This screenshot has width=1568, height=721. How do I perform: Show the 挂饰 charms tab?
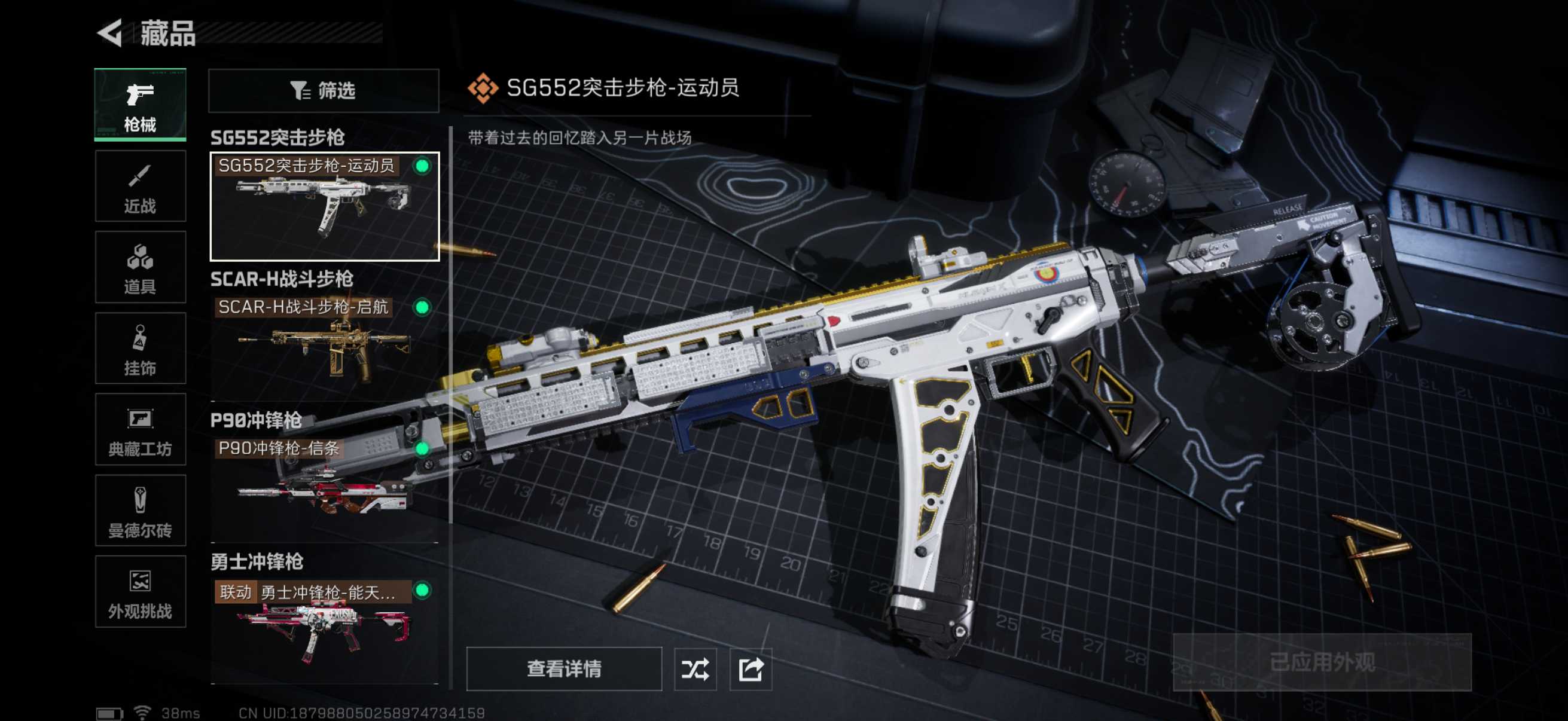click(x=140, y=348)
